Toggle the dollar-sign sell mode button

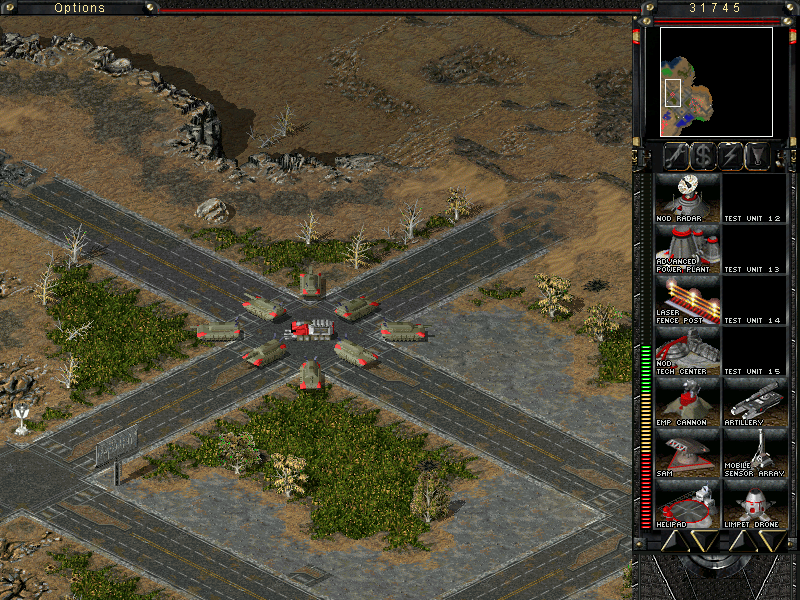(703, 156)
